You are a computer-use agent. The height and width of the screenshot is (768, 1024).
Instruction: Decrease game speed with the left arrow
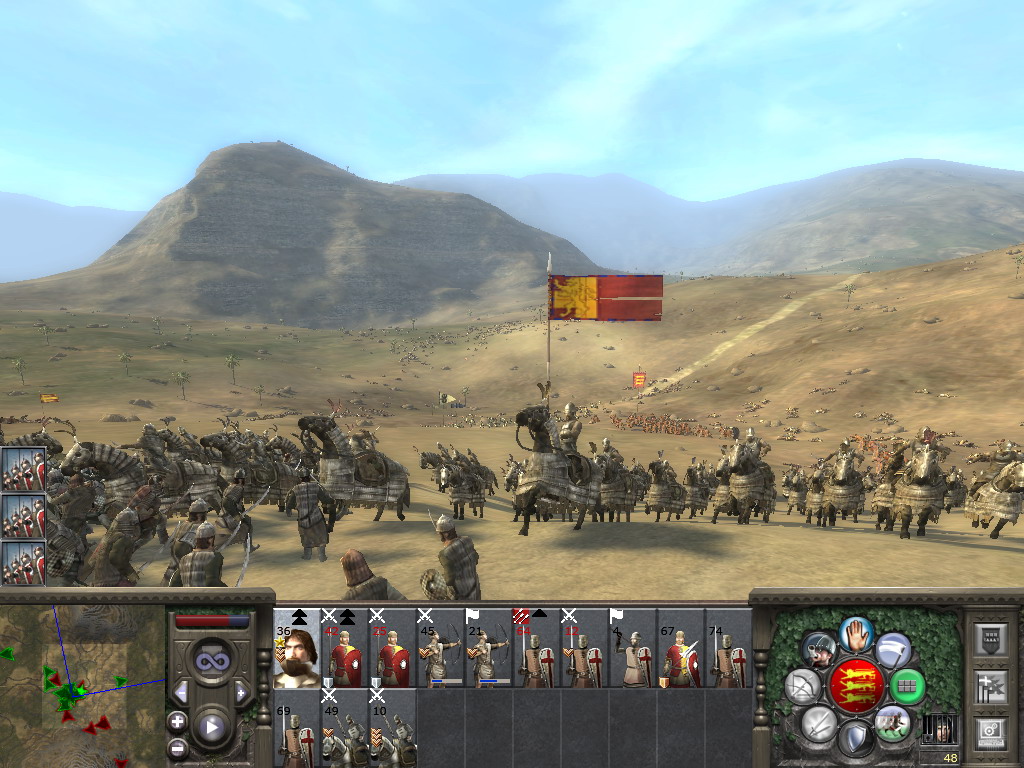pos(181,692)
